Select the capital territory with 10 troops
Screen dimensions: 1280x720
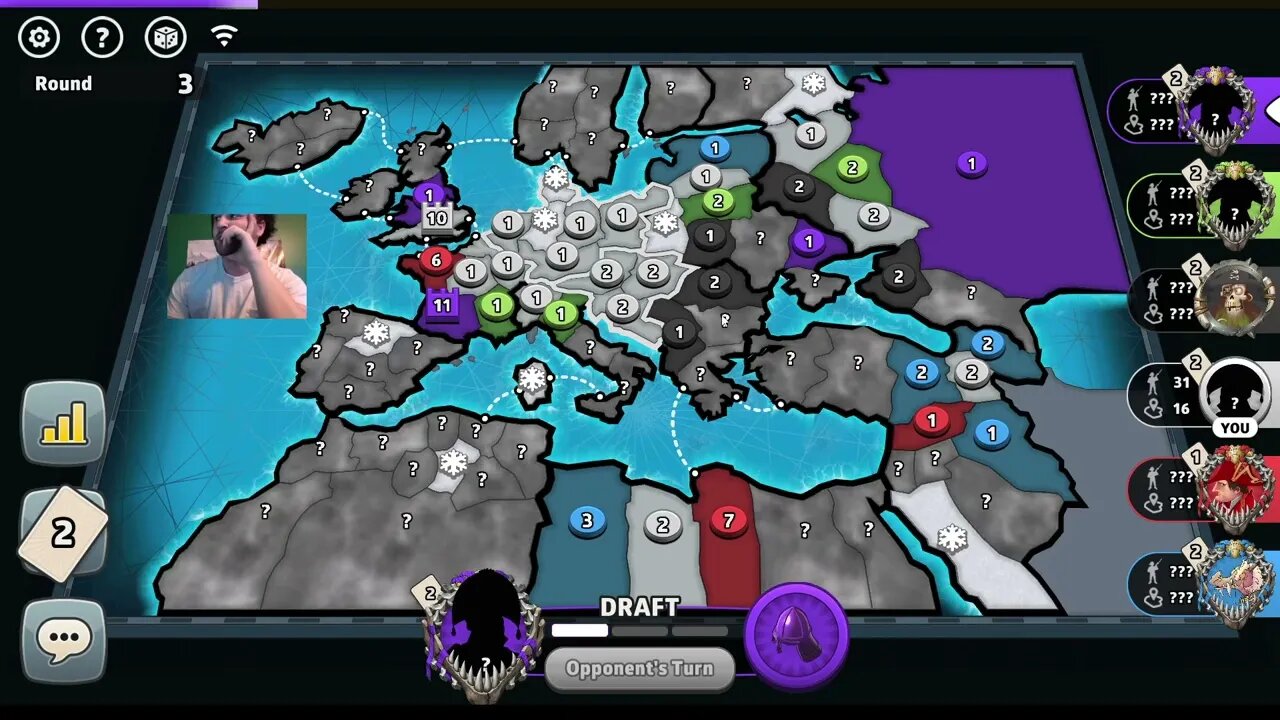pos(437,218)
